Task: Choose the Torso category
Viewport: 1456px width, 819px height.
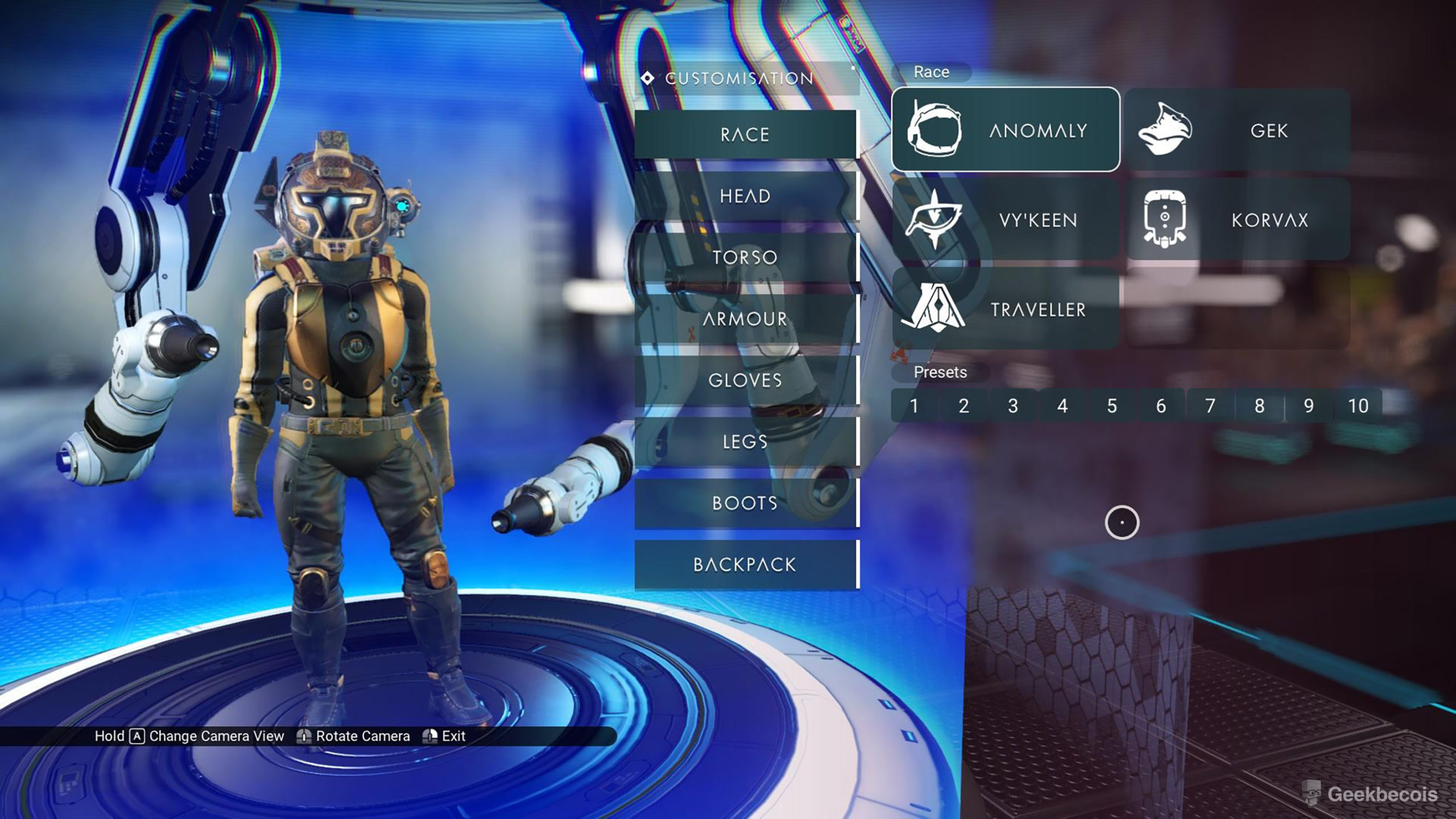Action: coord(745,257)
